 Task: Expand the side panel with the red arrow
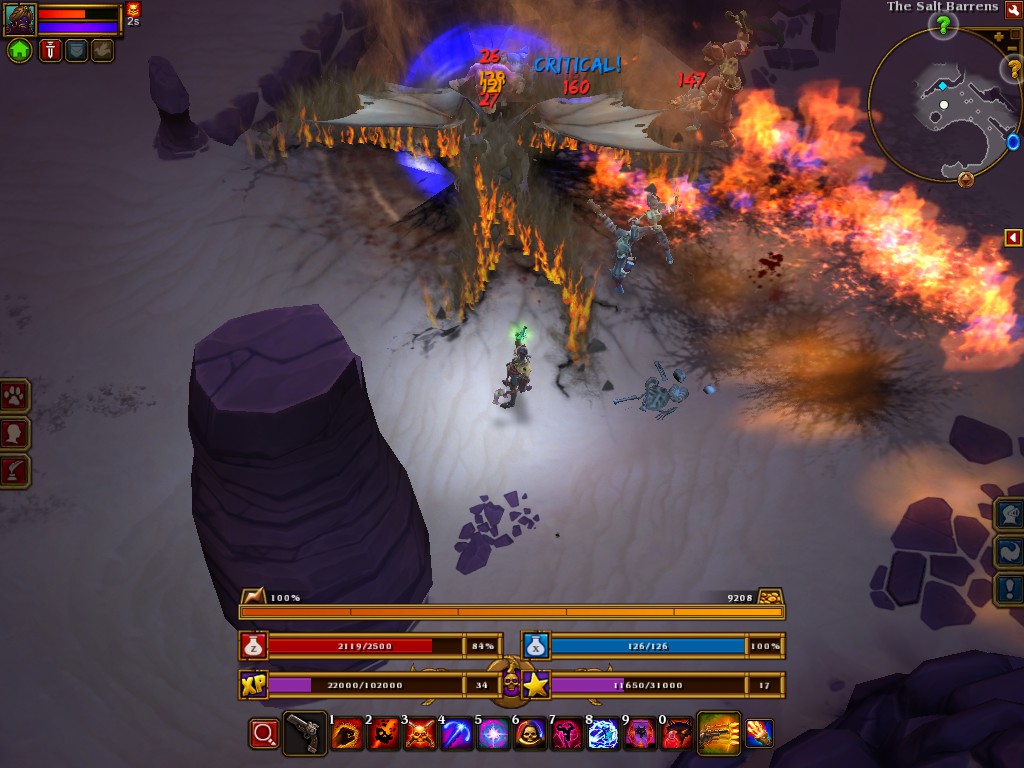(x=1013, y=237)
